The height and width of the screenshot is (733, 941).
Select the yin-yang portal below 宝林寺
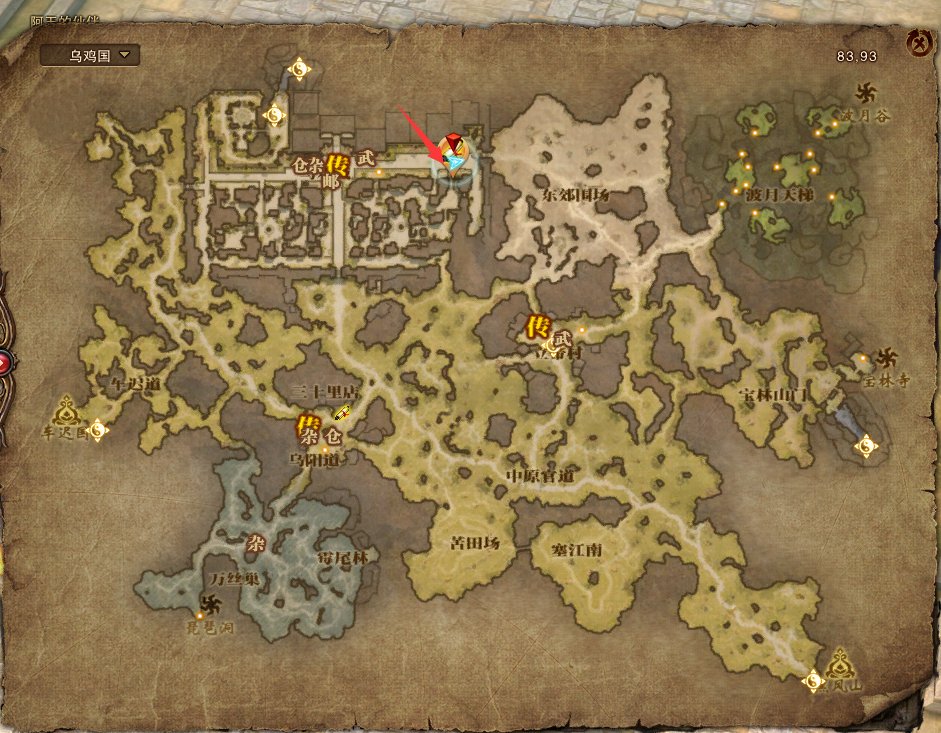(x=866, y=445)
